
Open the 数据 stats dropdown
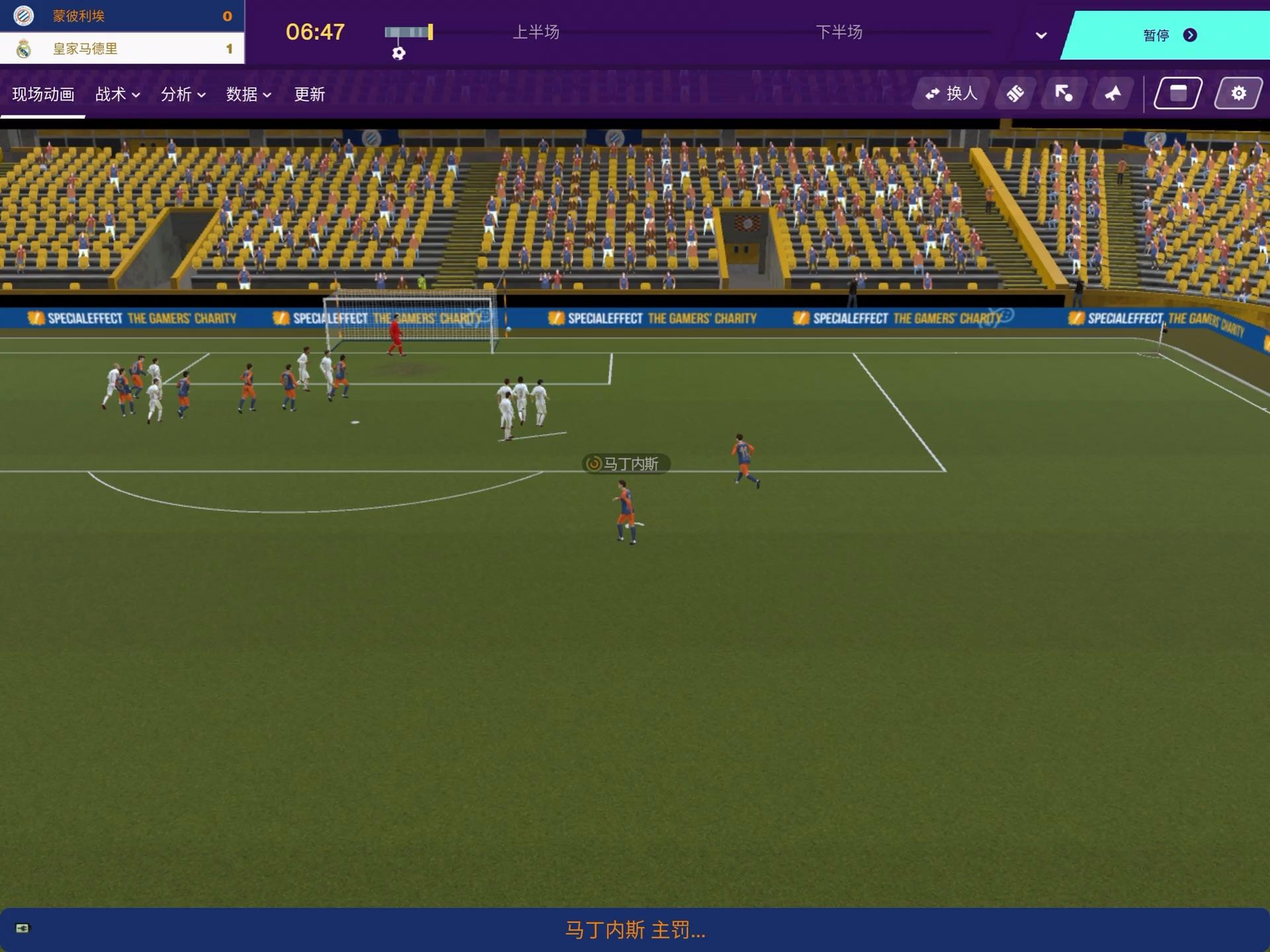point(248,95)
